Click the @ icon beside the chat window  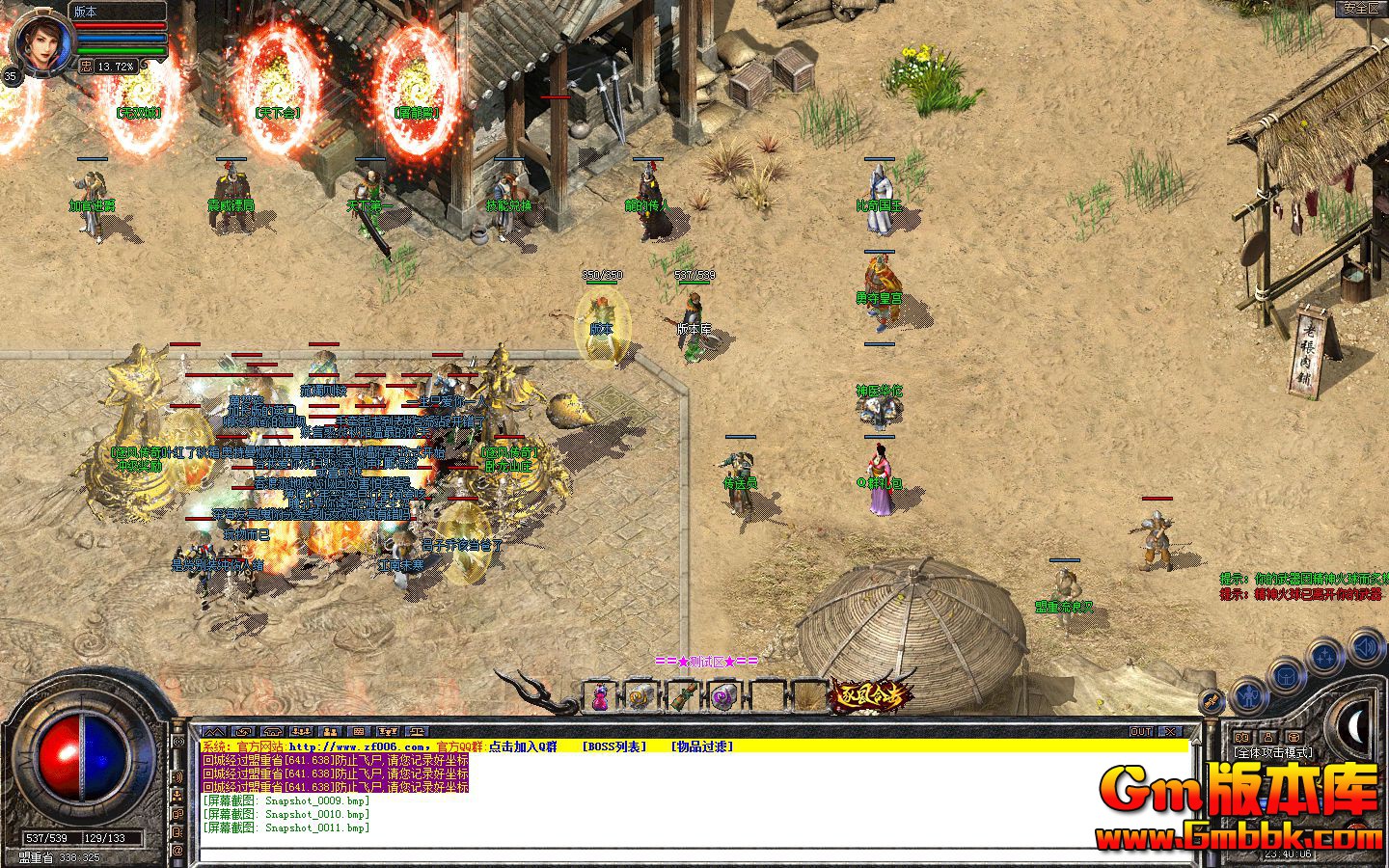coord(177,849)
